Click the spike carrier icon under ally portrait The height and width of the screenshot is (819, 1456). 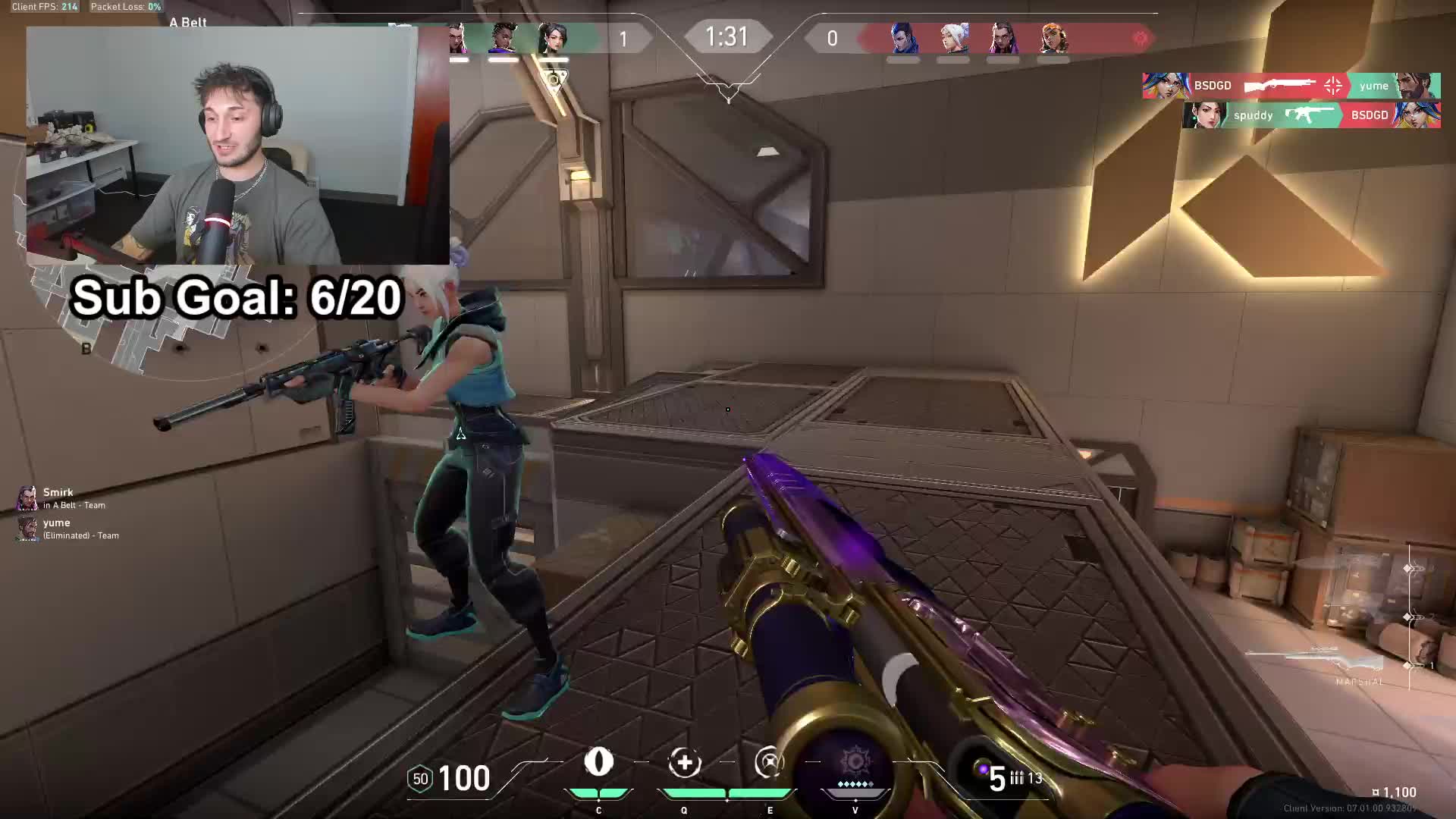click(554, 80)
